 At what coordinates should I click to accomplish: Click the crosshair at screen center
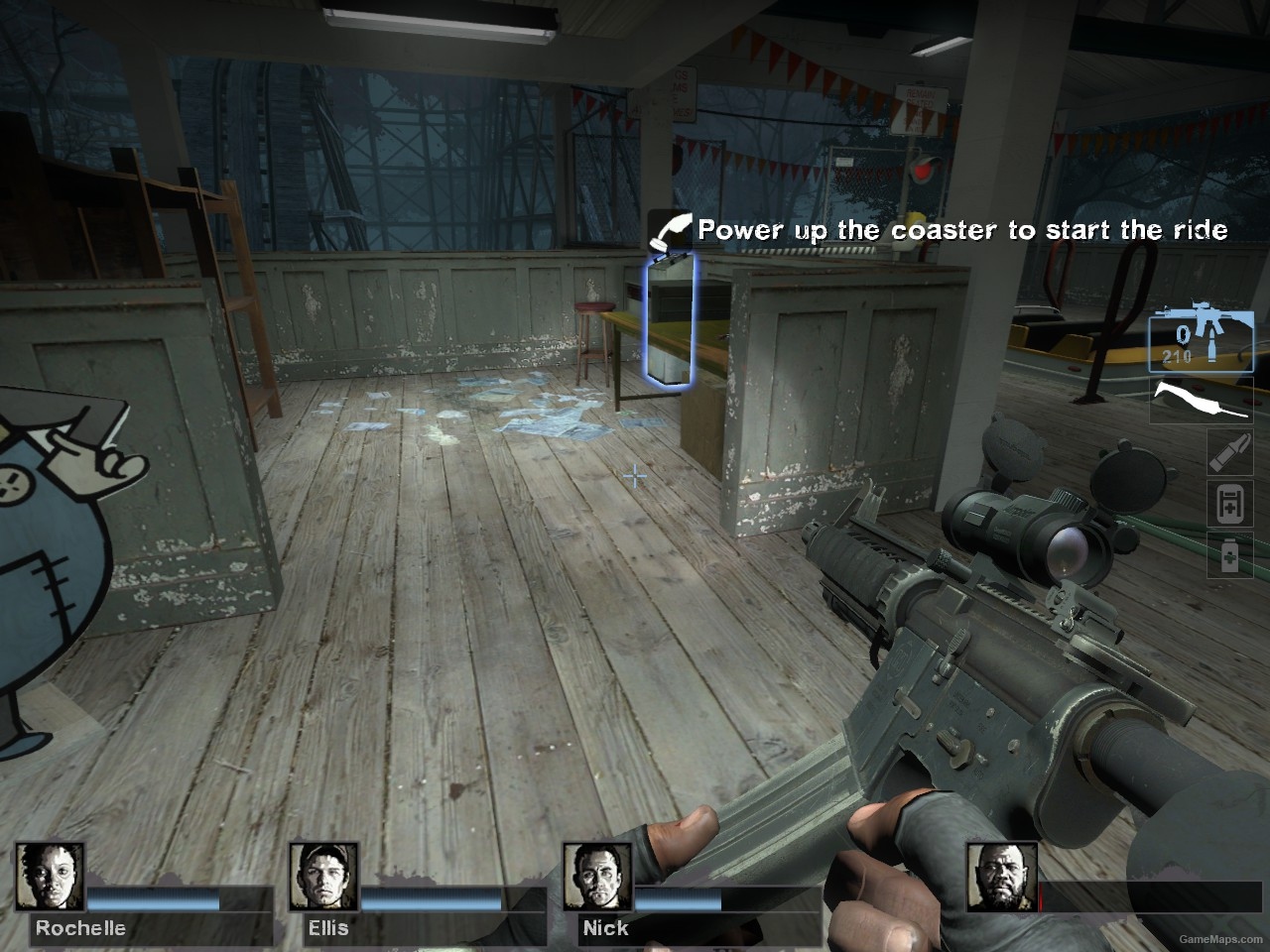coord(635,476)
